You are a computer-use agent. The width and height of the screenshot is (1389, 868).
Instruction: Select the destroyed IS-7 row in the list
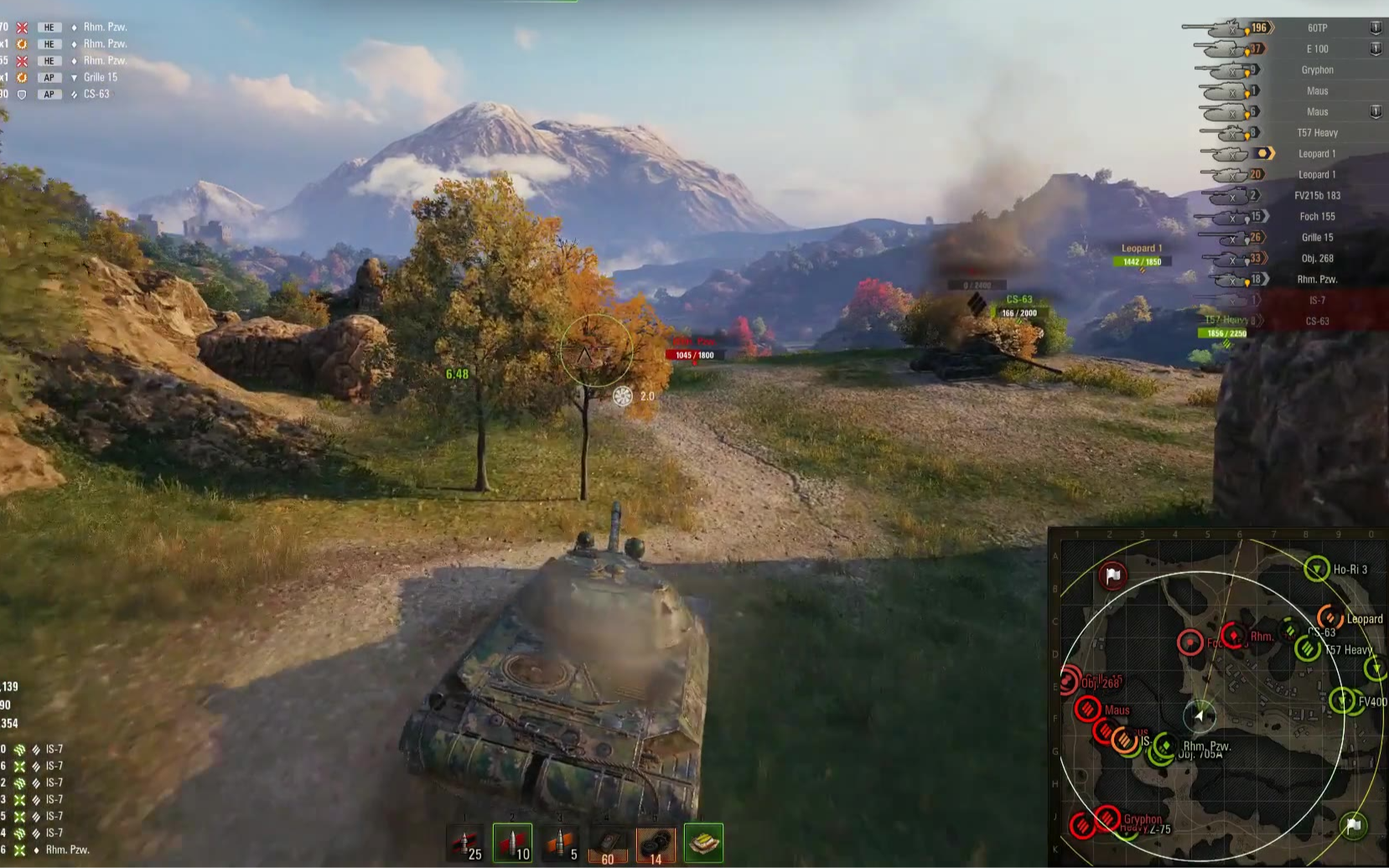click(x=1317, y=300)
